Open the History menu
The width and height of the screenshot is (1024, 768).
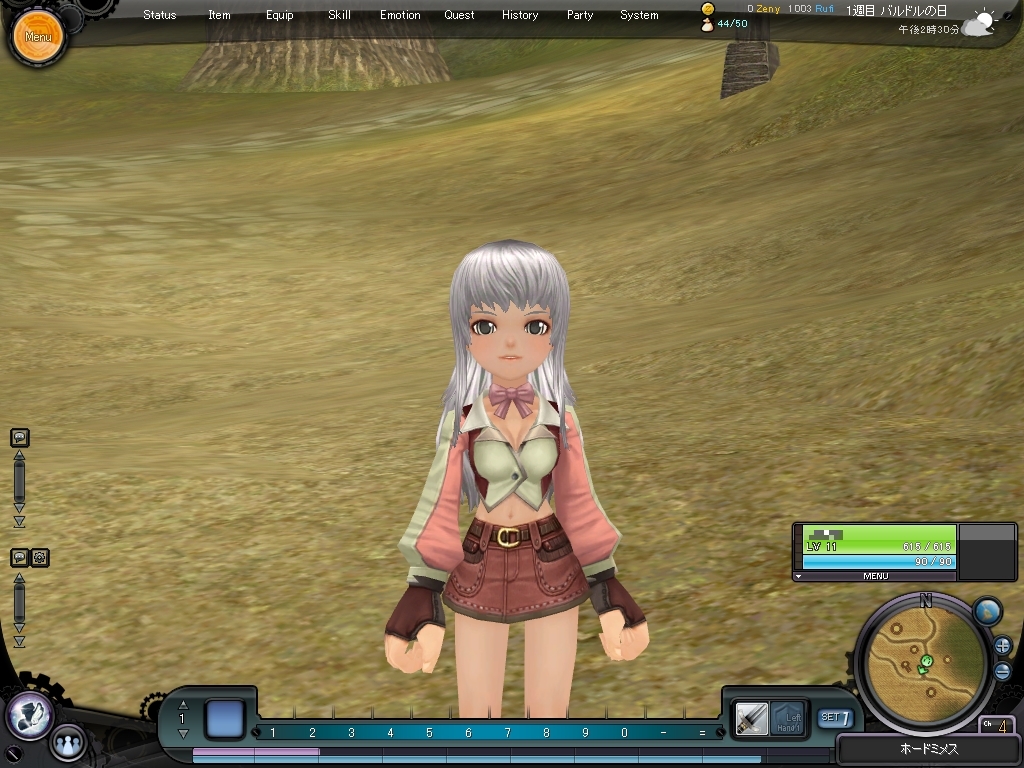click(x=520, y=15)
